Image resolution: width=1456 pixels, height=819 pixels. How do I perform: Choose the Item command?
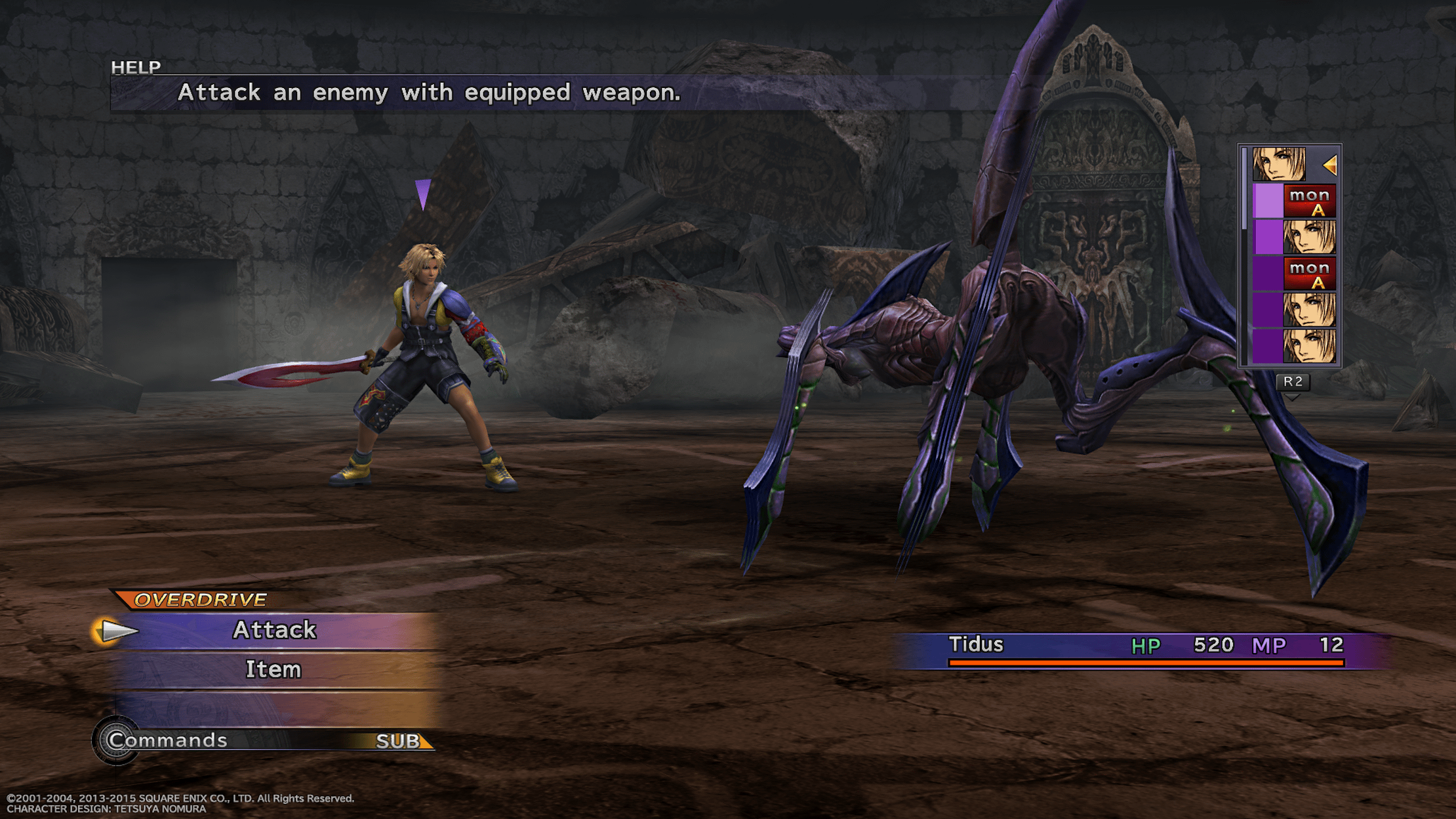273,669
